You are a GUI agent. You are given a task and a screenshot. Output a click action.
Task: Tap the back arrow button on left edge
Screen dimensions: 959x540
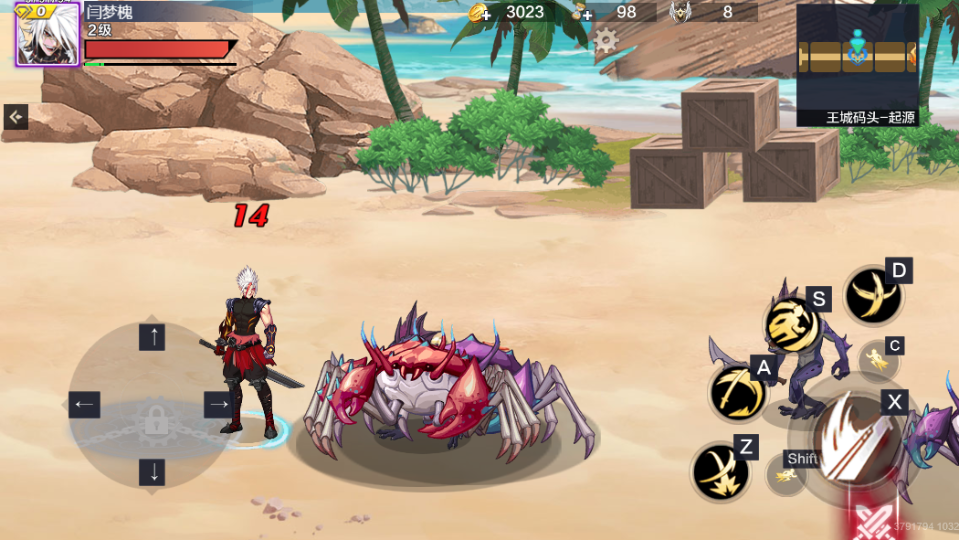[16, 117]
